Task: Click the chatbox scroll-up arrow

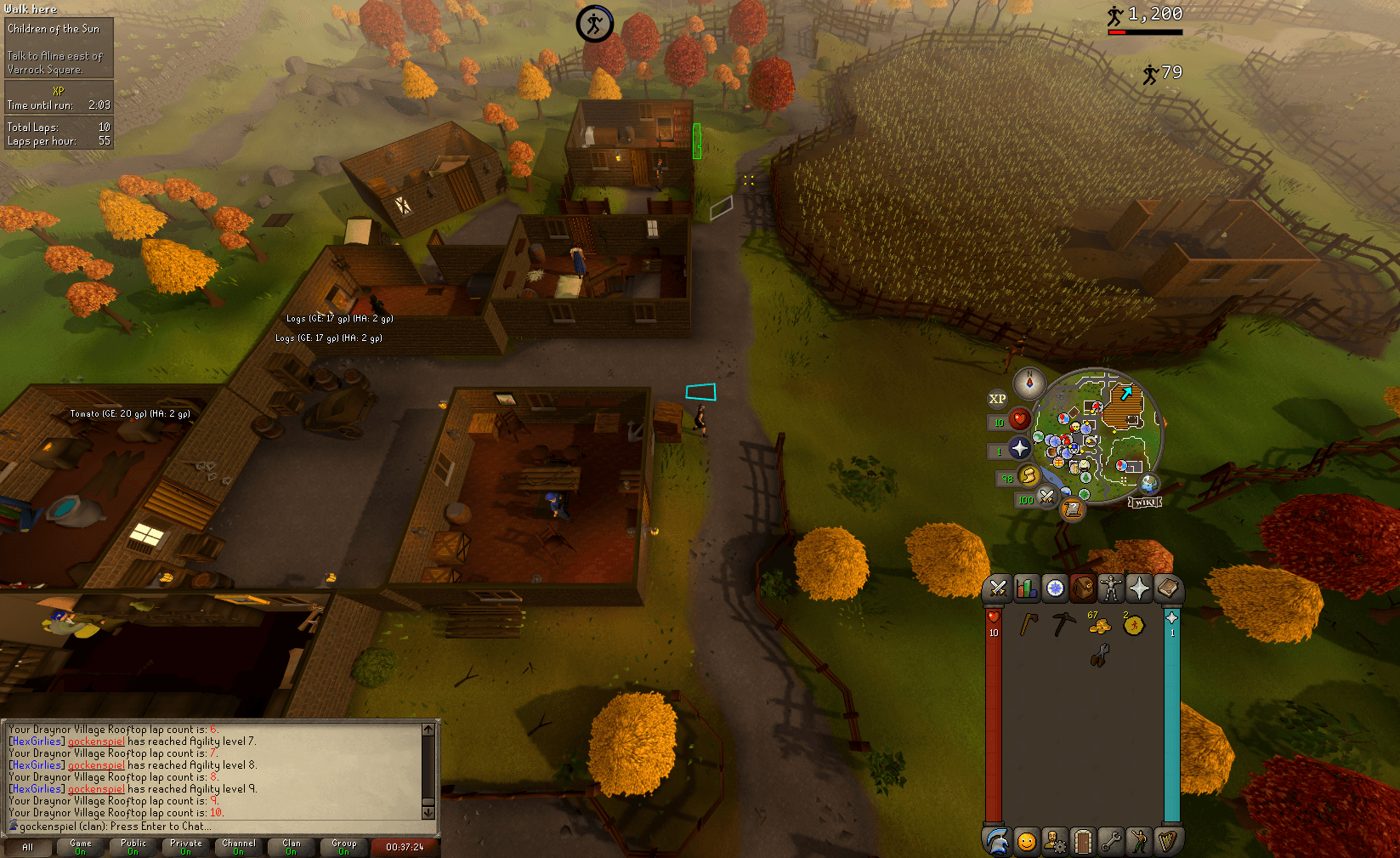Action: coord(429,729)
